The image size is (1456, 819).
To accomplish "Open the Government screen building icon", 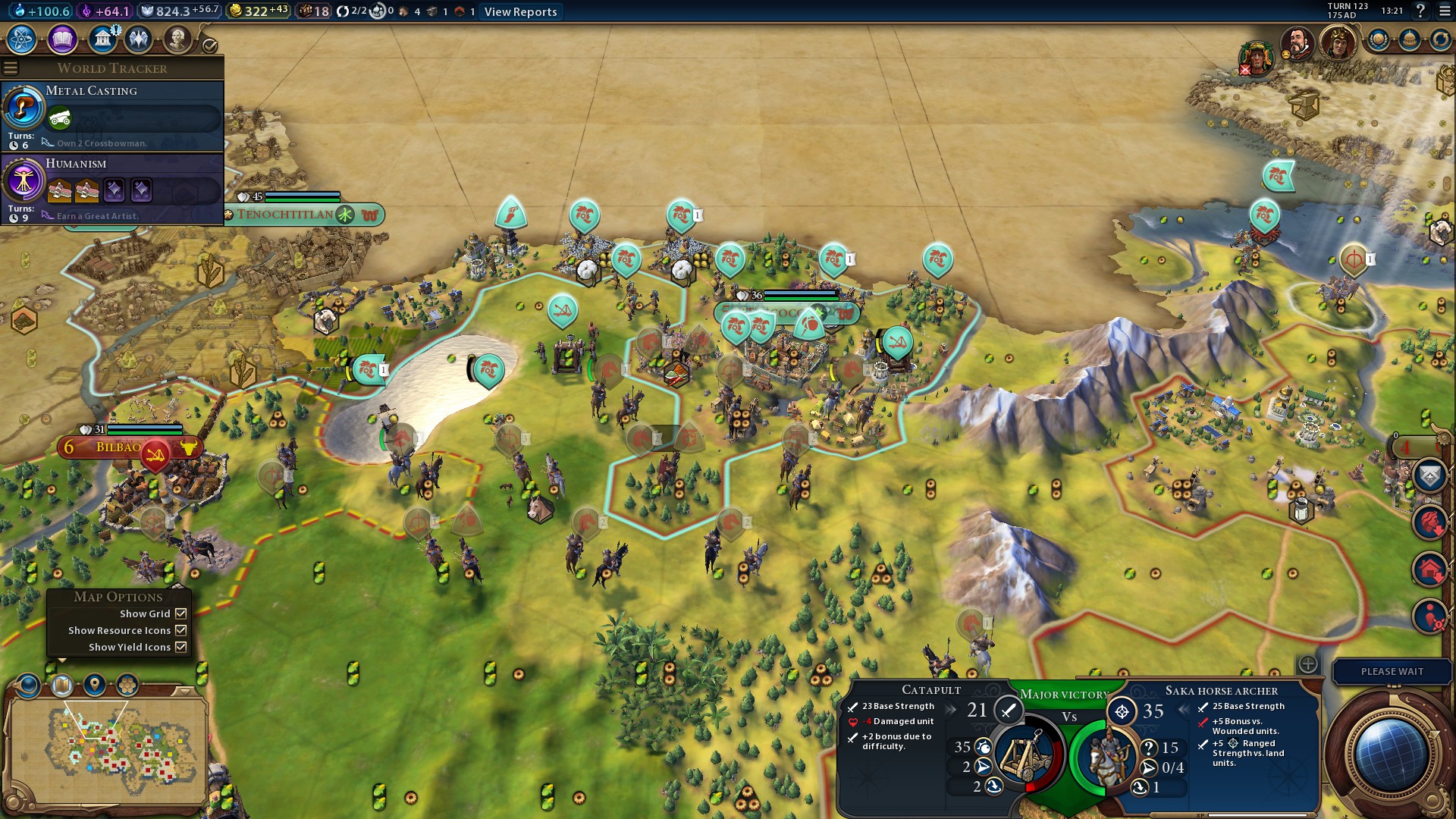I will pyautogui.click(x=102, y=39).
